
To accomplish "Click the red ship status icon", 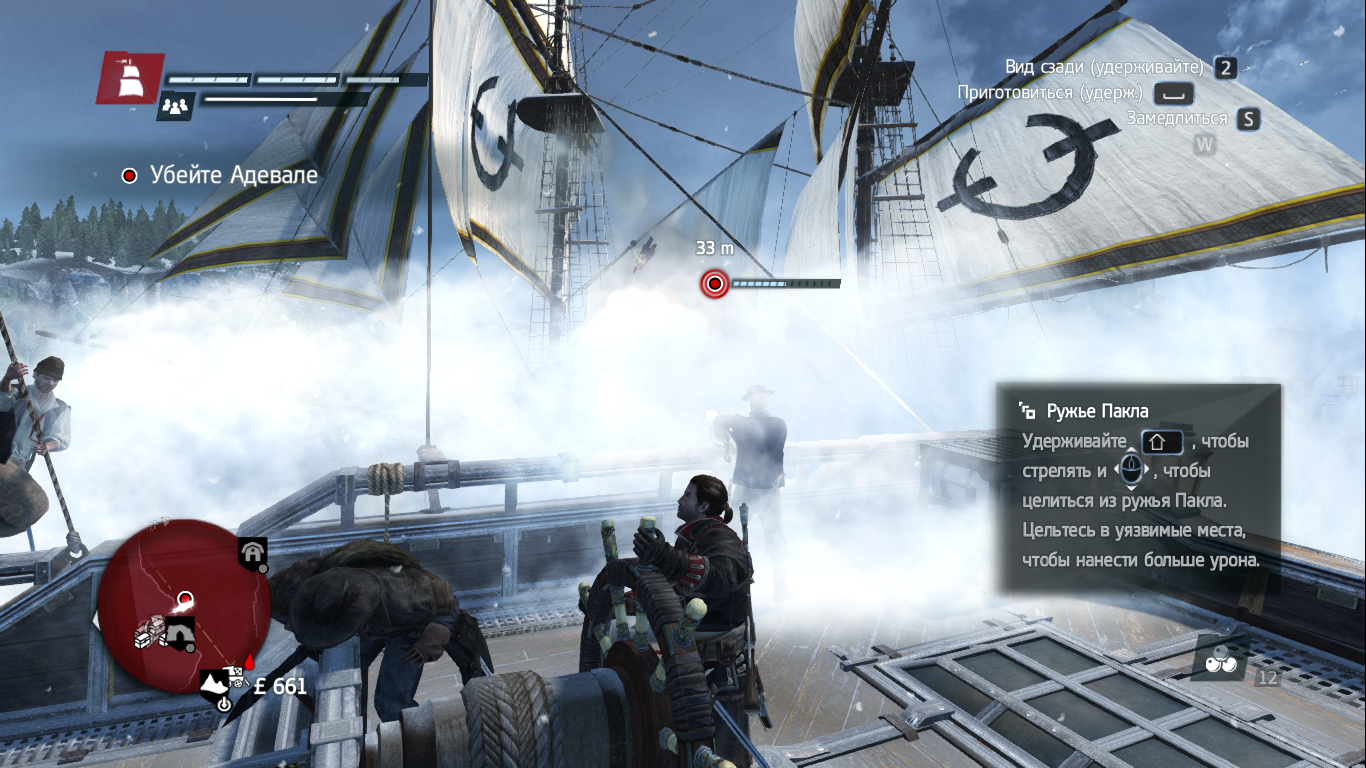I will (130, 78).
